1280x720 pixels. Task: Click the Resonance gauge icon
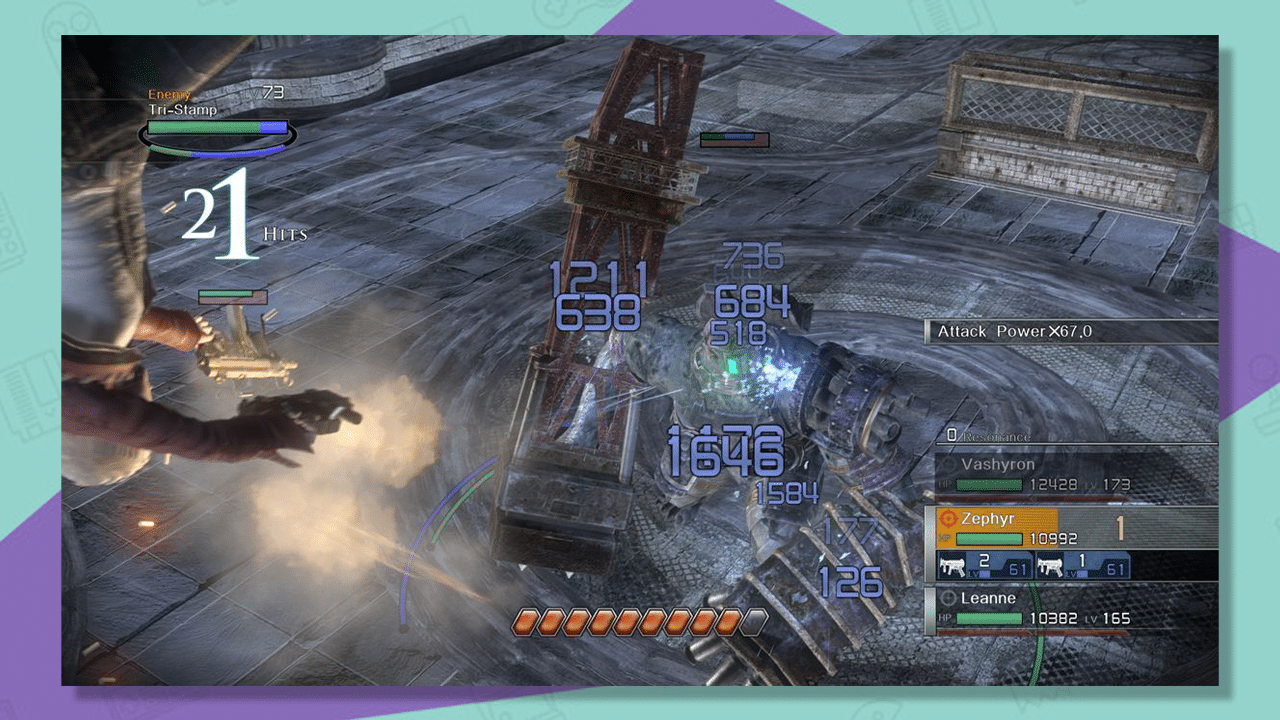click(x=952, y=434)
